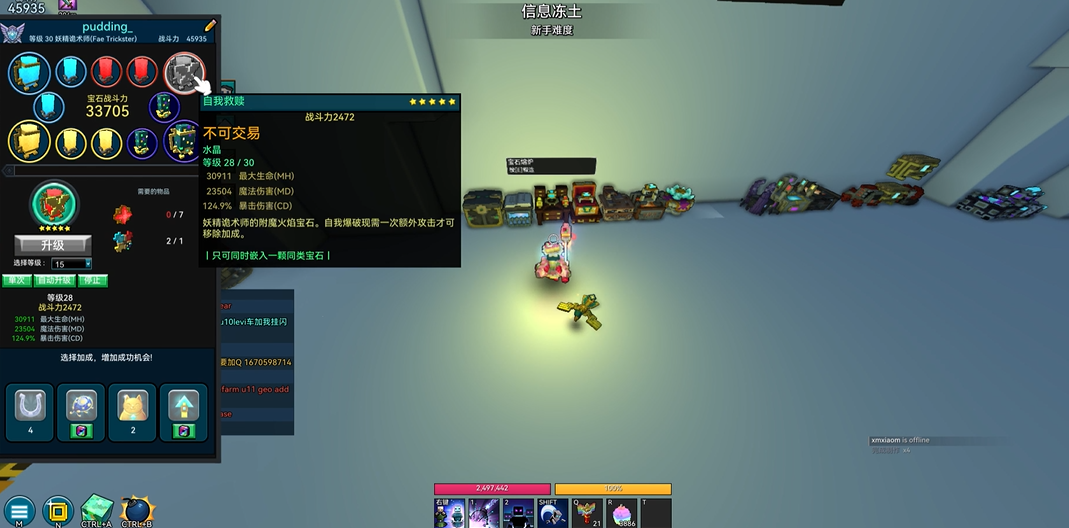Click the 升级 upgrade button
The height and width of the screenshot is (528, 1069).
53,245
